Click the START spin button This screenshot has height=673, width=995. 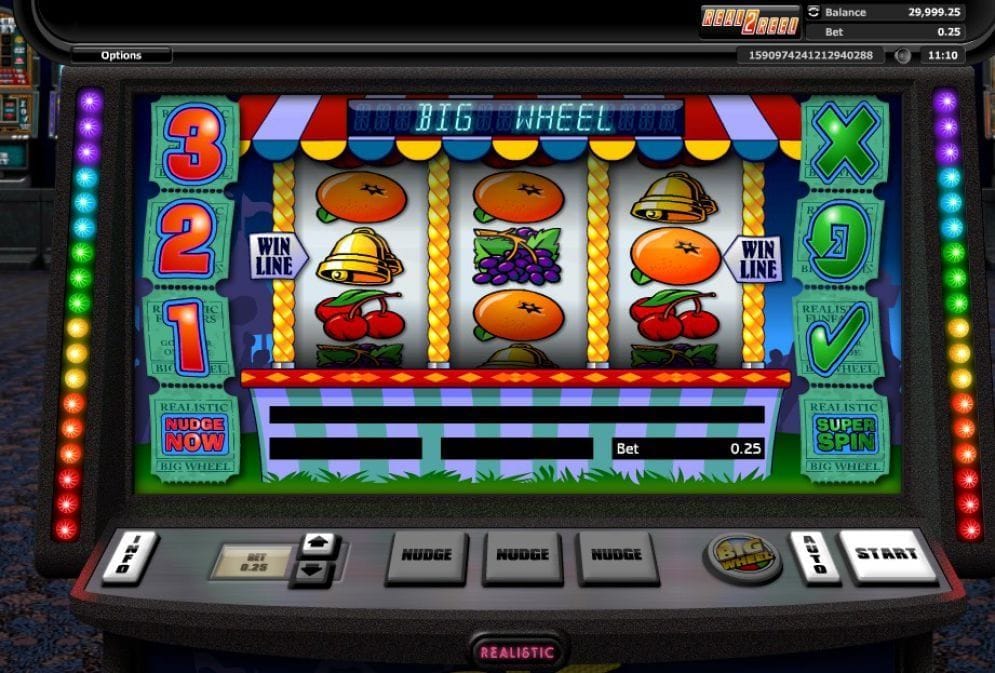point(886,555)
